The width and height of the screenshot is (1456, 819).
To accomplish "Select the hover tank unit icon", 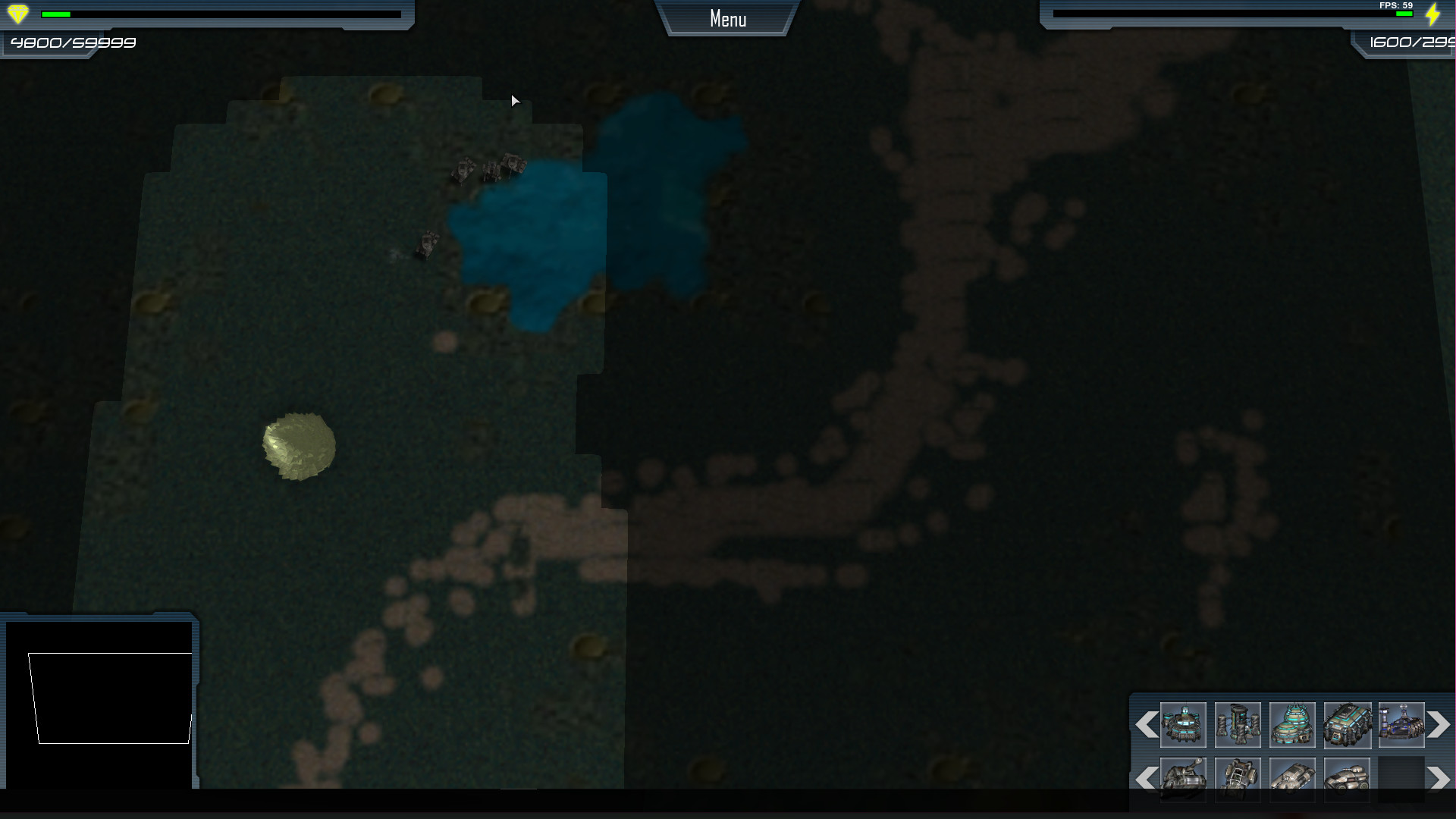I will click(1292, 779).
